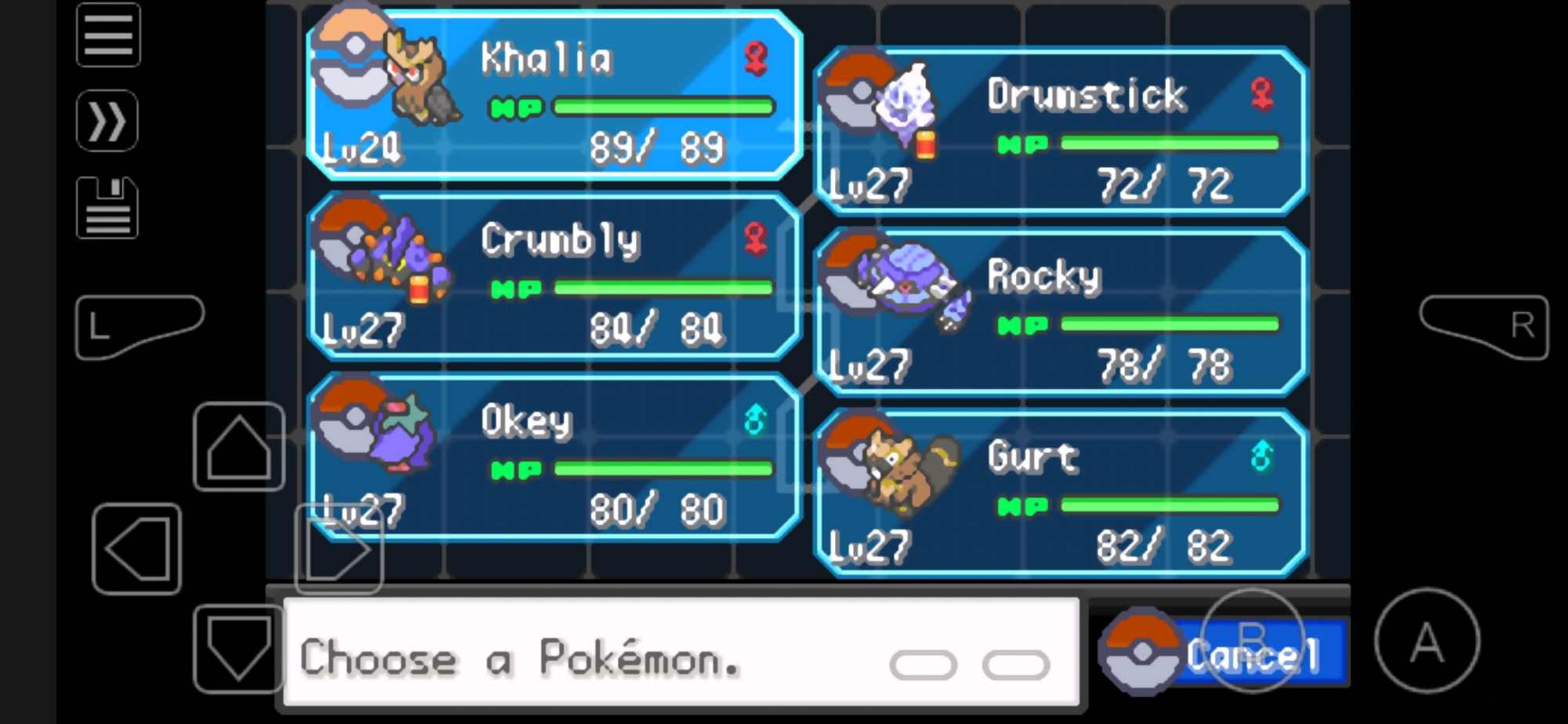Tap the D-pad up arrow
The height and width of the screenshot is (724, 1568).
tap(238, 447)
